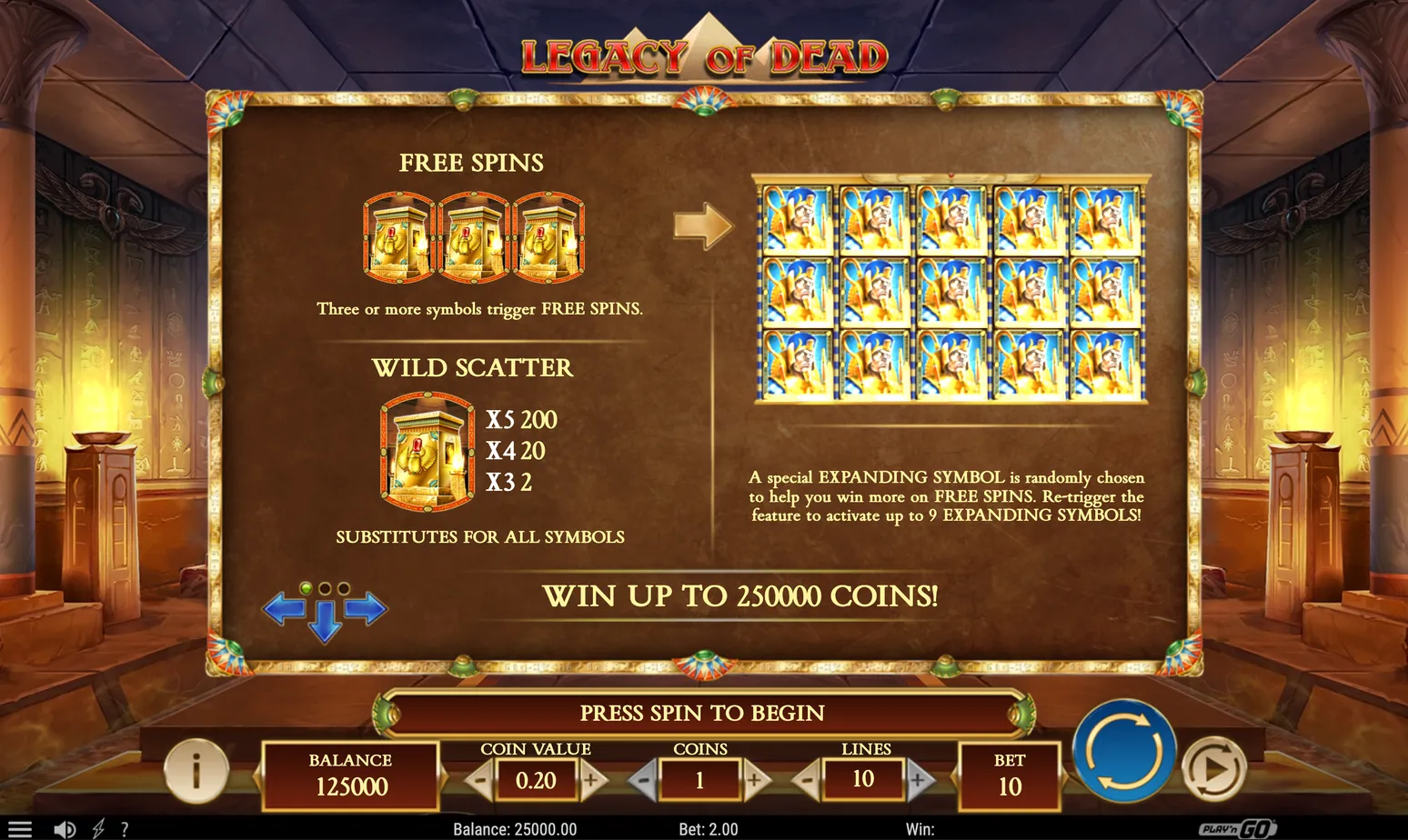The image size is (1408, 840).
Task: Start autoplay with the gold play button
Action: coord(1213,769)
